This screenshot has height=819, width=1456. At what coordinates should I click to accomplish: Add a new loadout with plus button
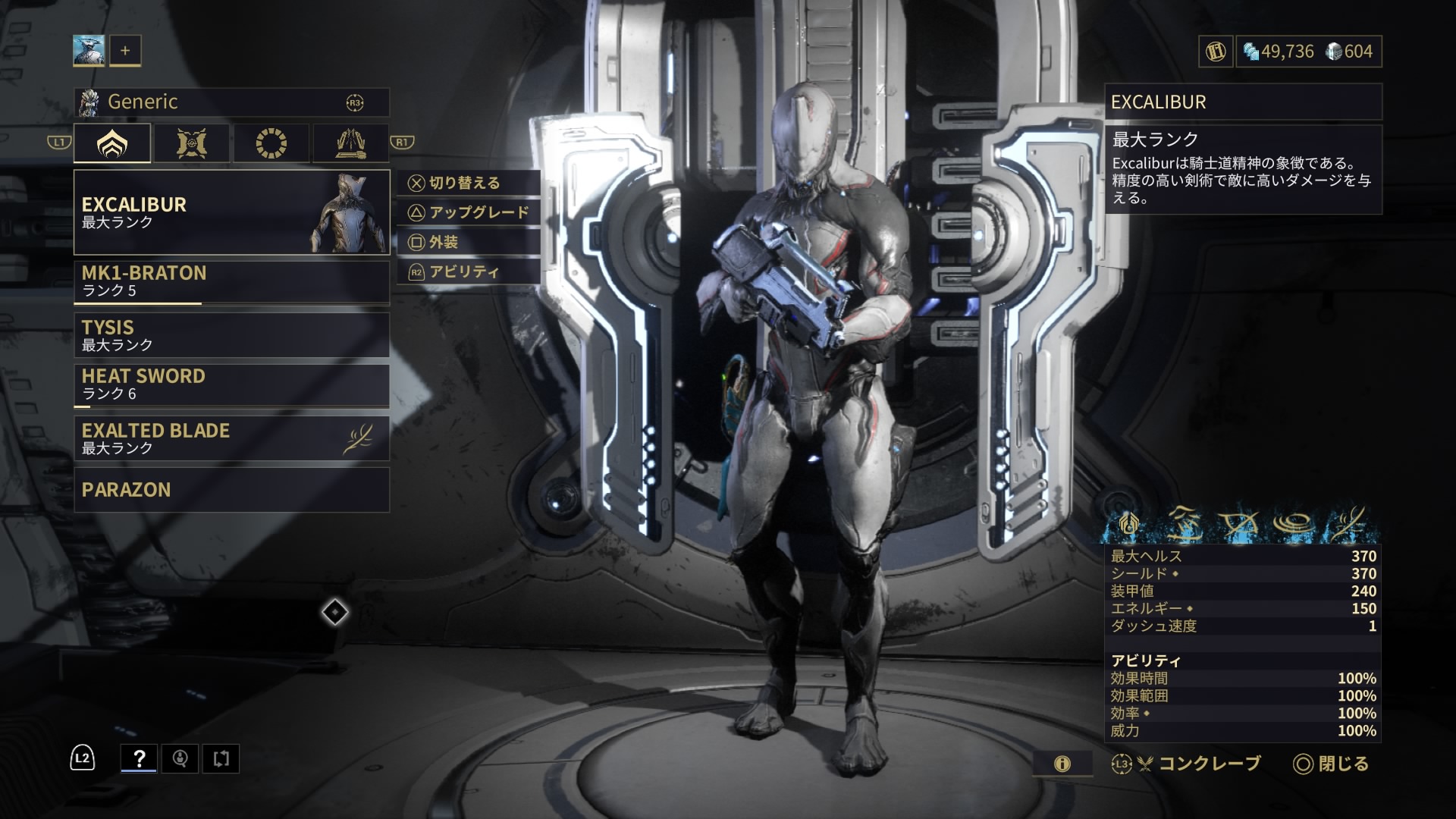point(125,51)
